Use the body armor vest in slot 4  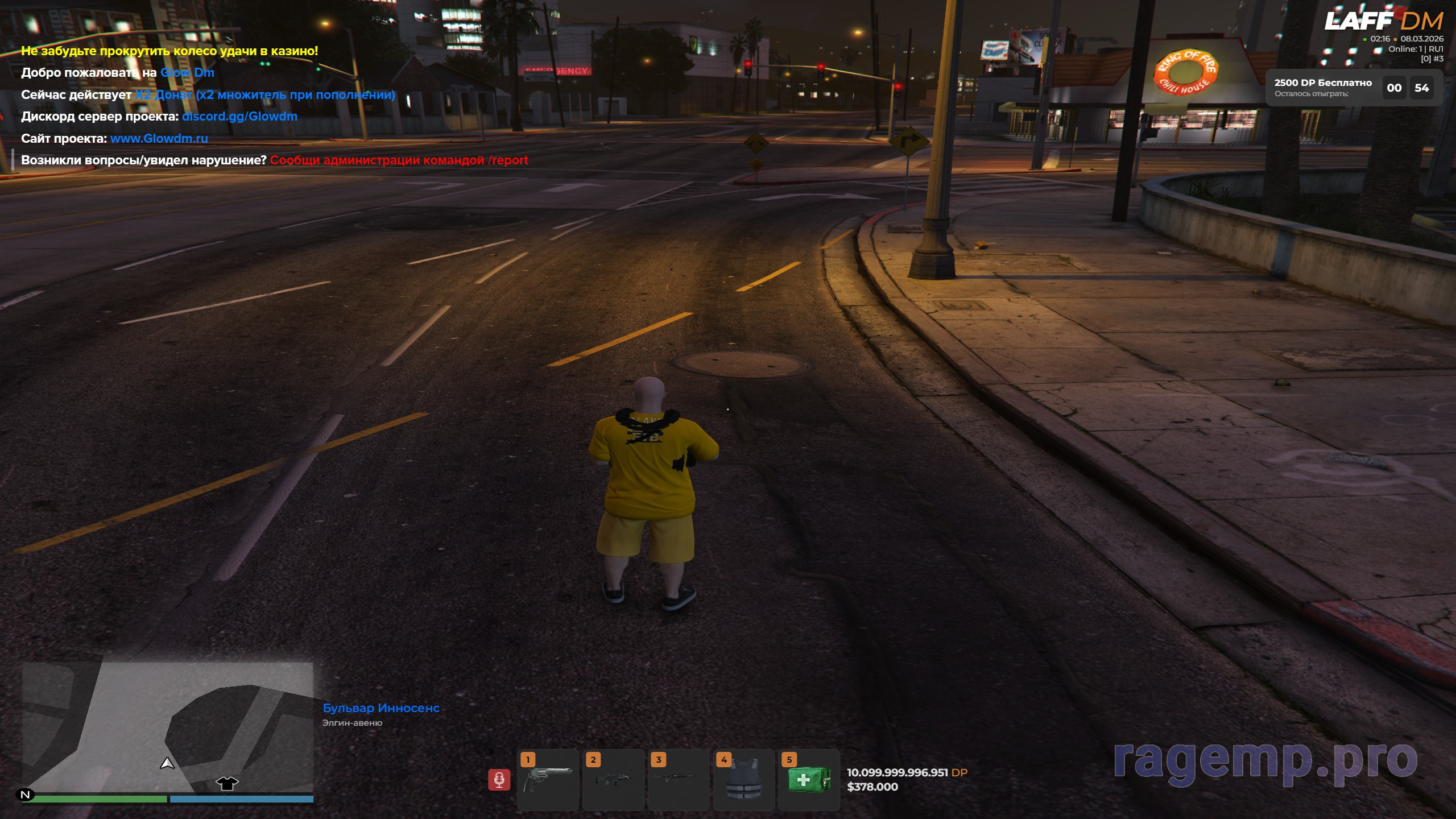tap(743, 779)
